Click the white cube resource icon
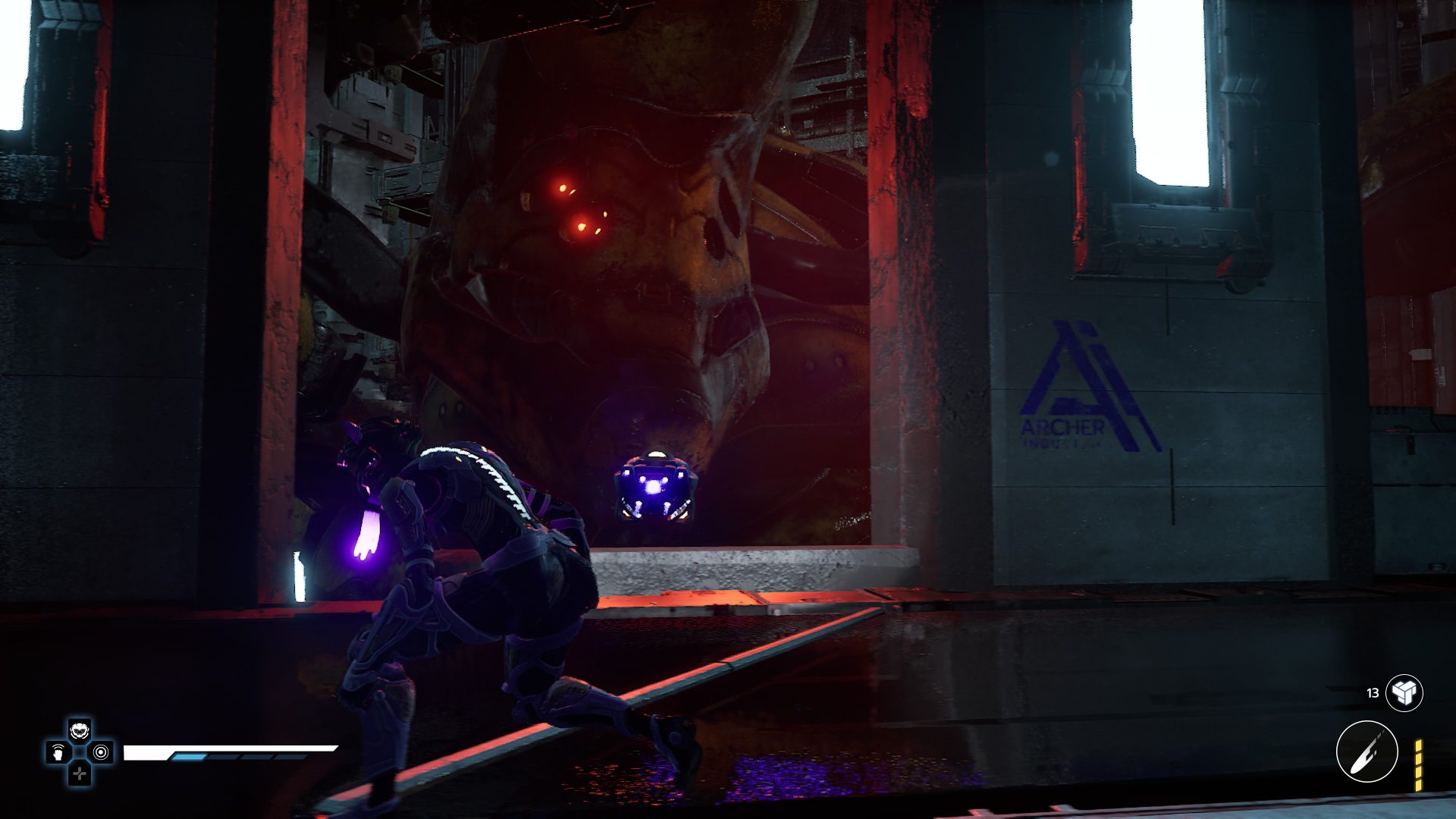Image resolution: width=1456 pixels, height=819 pixels. (x=1404, y=692)
